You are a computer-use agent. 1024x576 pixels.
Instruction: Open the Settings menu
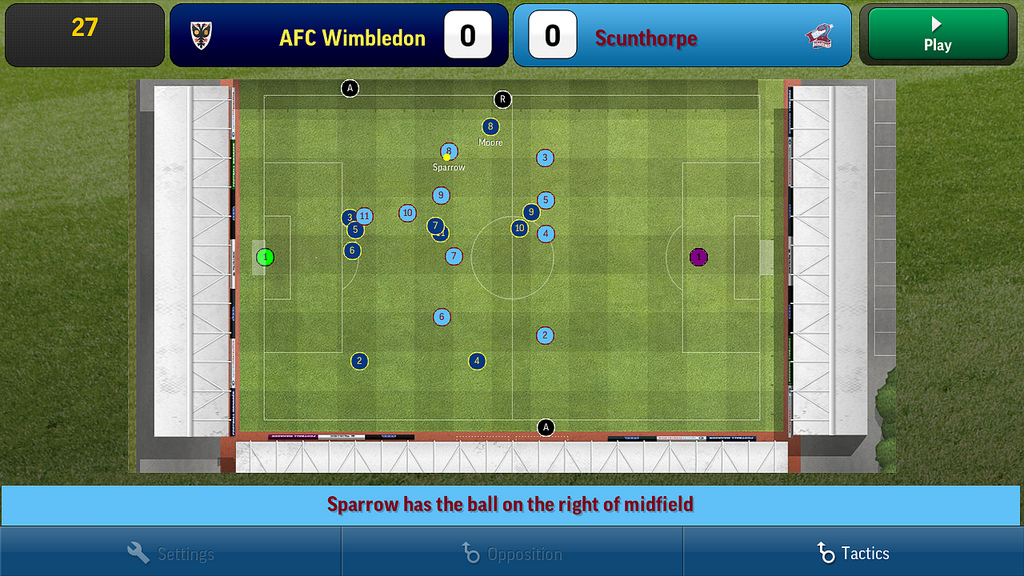pos(171,553)
